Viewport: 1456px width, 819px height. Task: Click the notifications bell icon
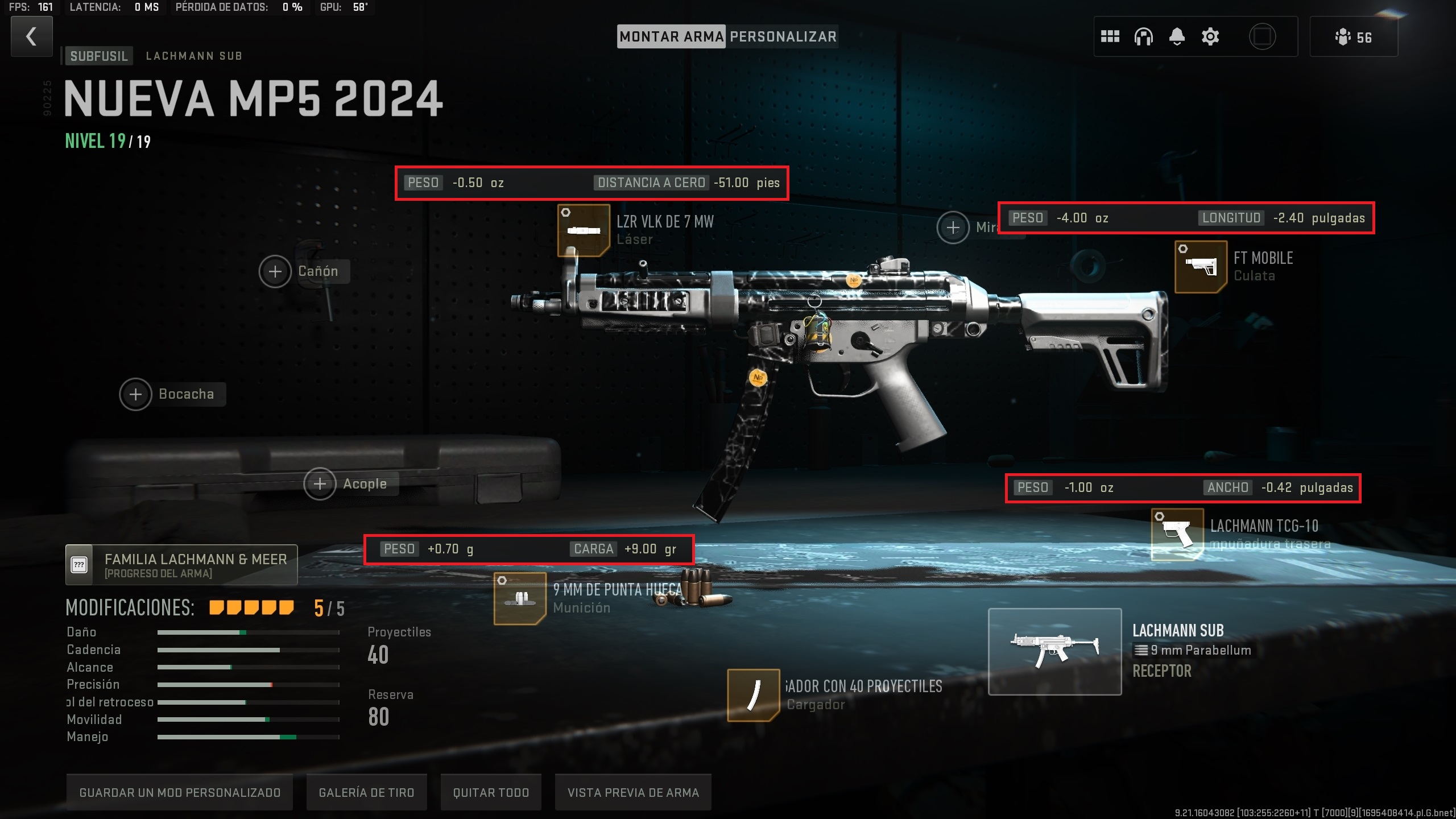click(x=1177, y=37)
